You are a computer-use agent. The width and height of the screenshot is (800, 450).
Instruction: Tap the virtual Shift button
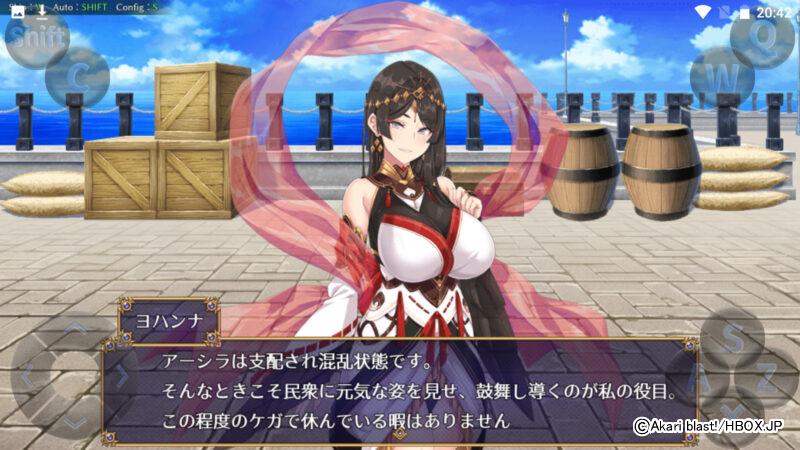(37, 38)
